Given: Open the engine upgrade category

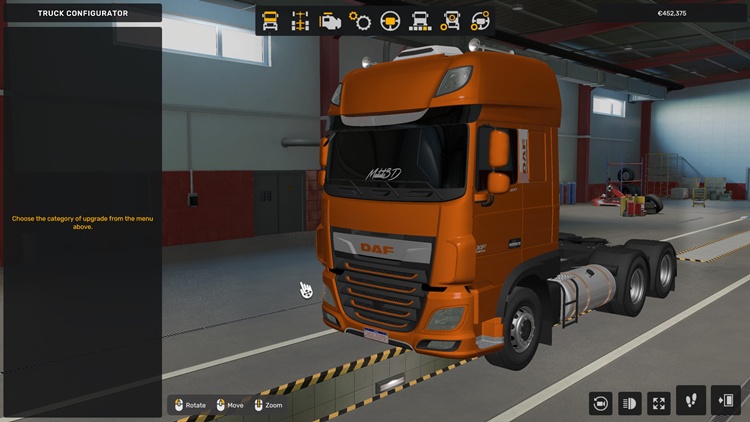Looking at the screenshot, I should click(x=330, y=20).
